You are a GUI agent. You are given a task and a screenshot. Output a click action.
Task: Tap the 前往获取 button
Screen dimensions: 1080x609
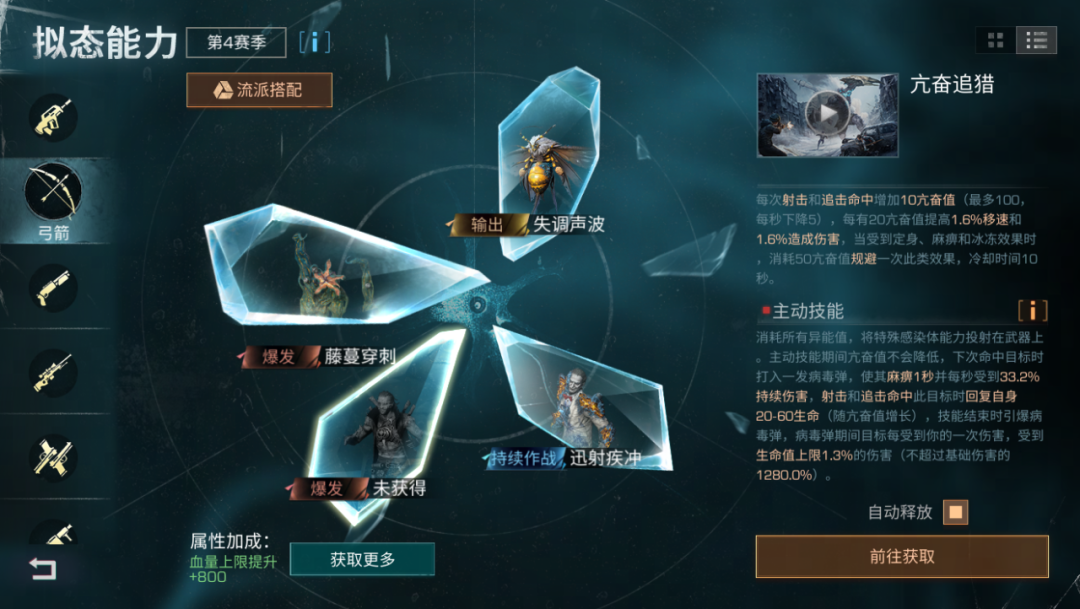901,557
